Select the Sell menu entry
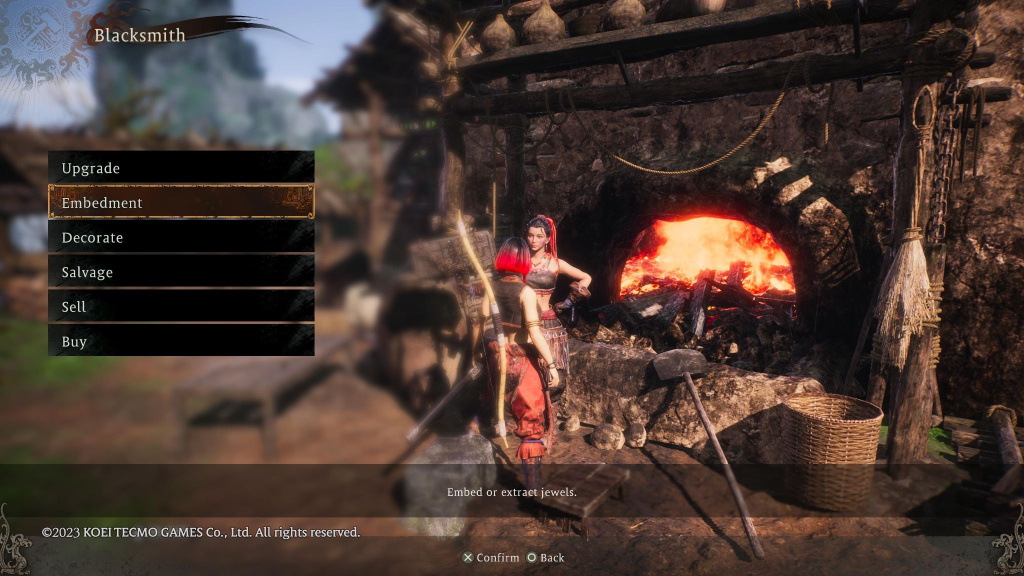Viewport: 1024px width, 576px height. [181, 307]
